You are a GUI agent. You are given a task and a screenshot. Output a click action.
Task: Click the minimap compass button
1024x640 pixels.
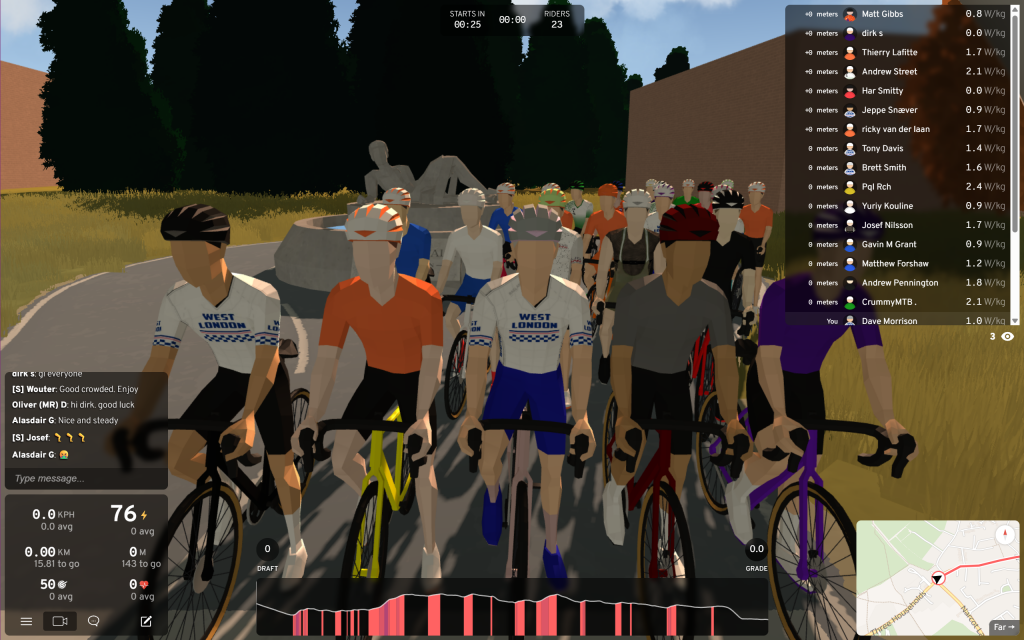tap(1004, 535)
